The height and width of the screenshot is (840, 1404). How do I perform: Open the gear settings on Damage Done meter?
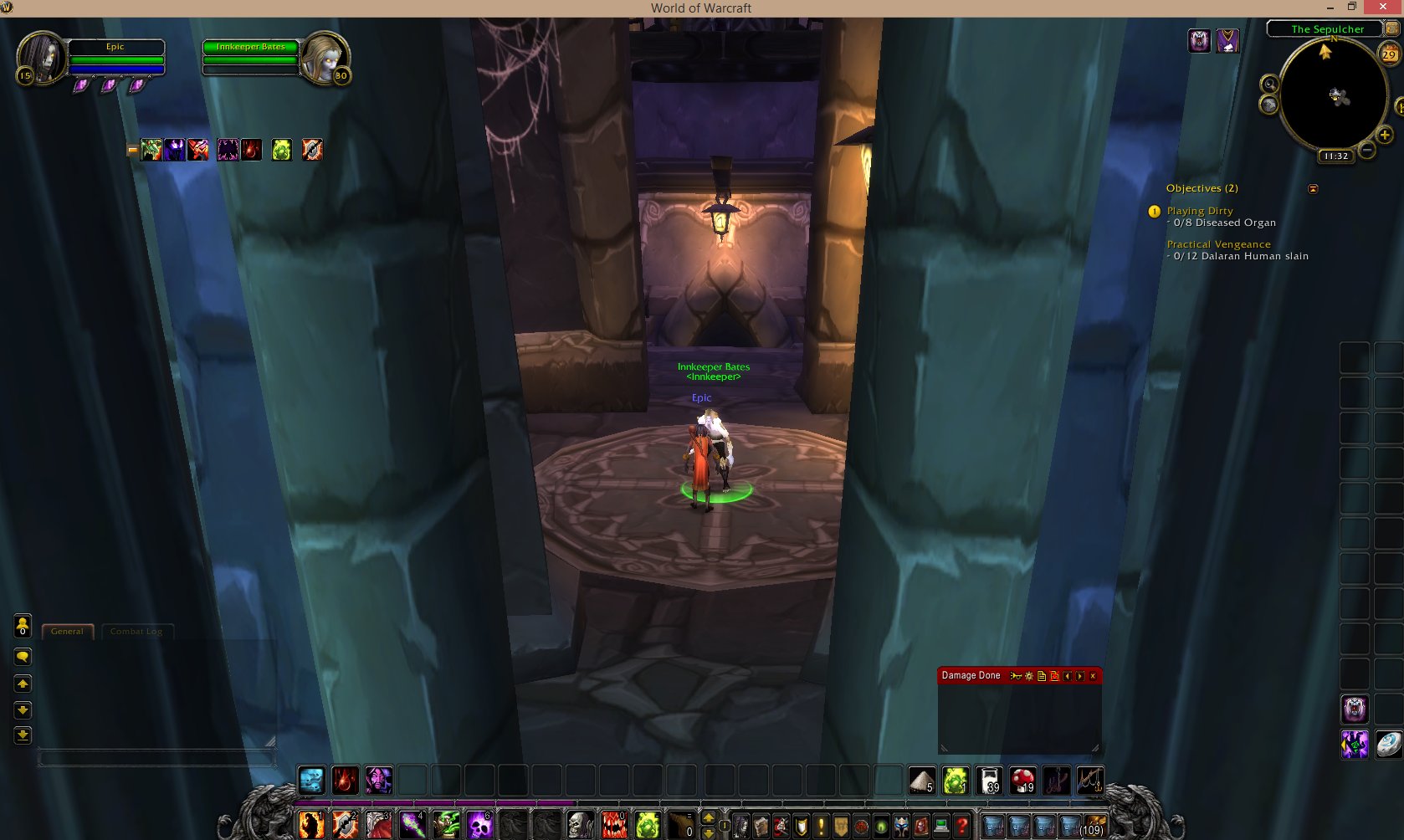[1029, 675]
